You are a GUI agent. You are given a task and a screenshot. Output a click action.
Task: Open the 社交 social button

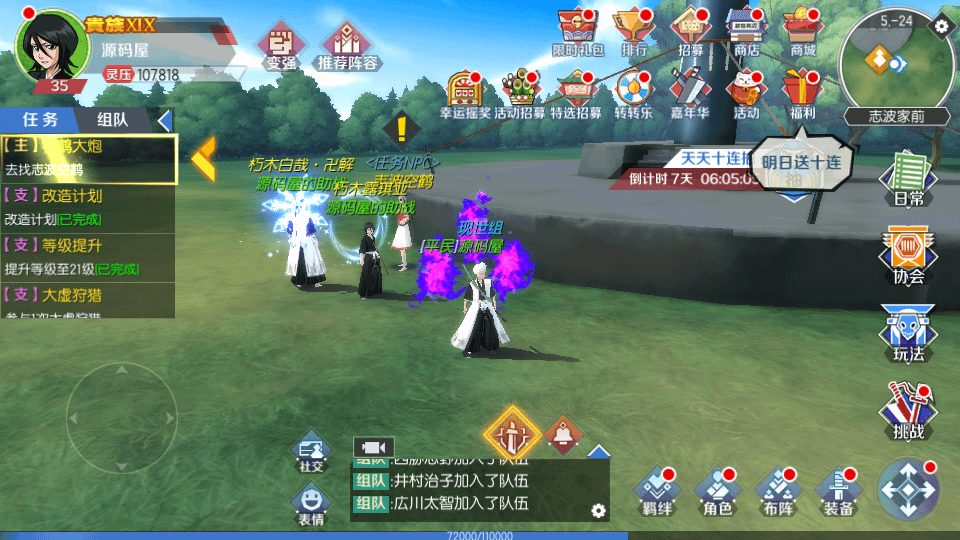pyautogui.click(x=311, y=455)
